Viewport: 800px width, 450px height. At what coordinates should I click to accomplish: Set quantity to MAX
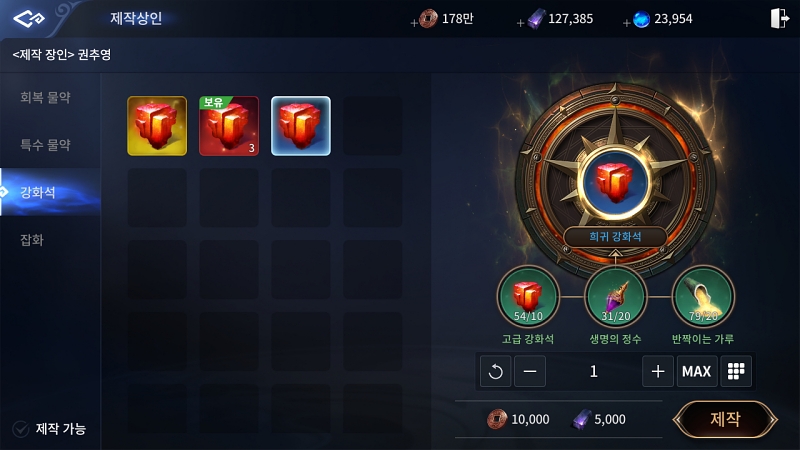pos(696,371)
